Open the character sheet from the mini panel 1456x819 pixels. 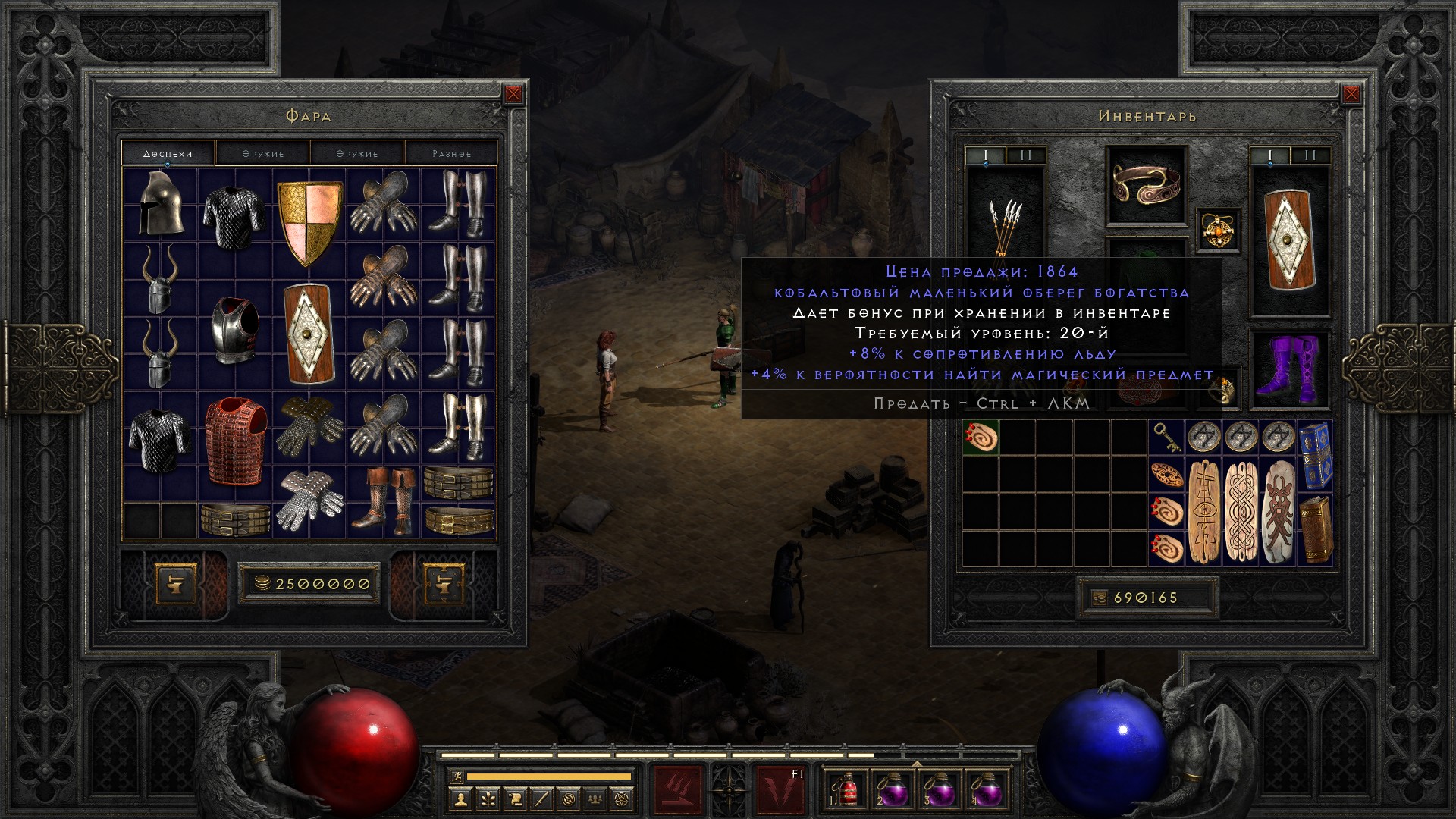click(x=461, y=798)
